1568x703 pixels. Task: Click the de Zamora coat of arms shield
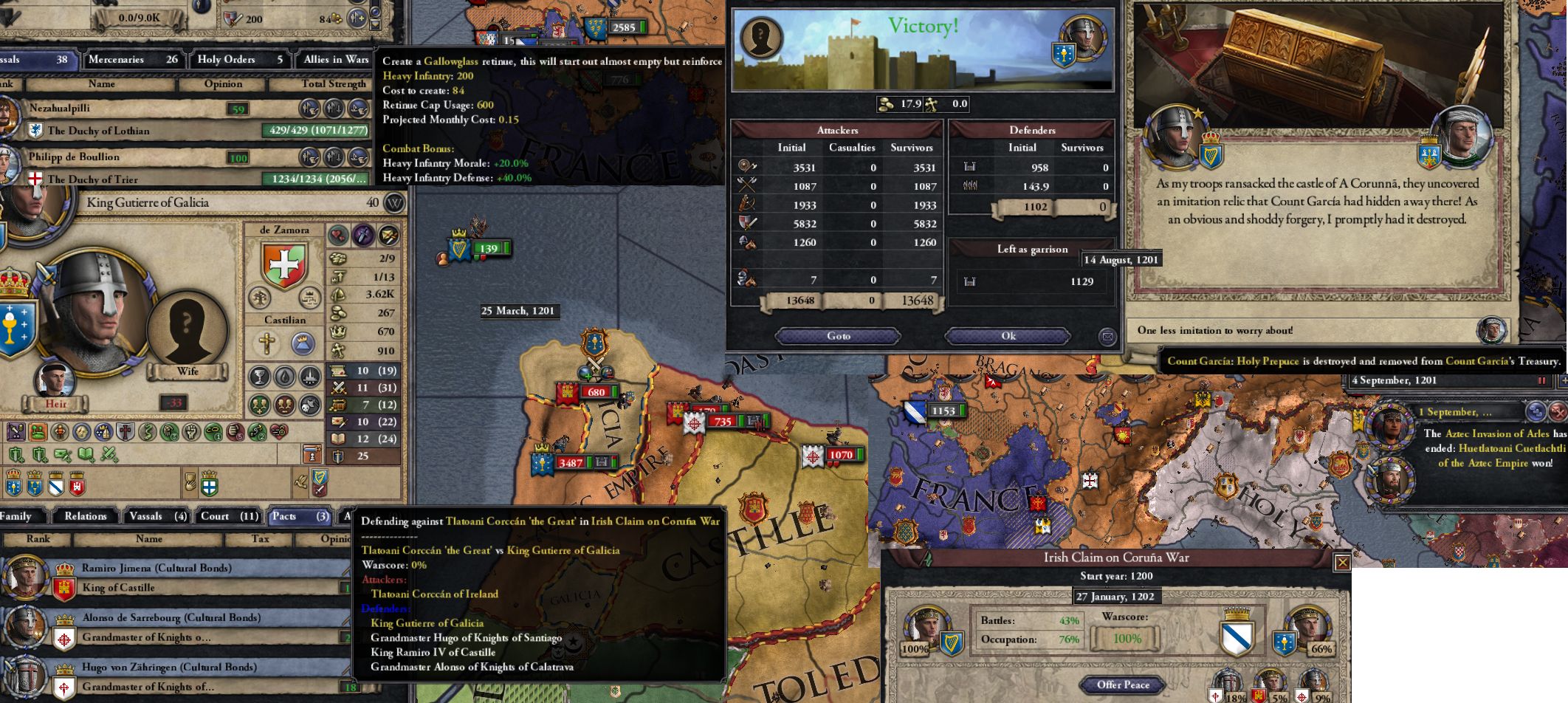click(x=284, y=264)
